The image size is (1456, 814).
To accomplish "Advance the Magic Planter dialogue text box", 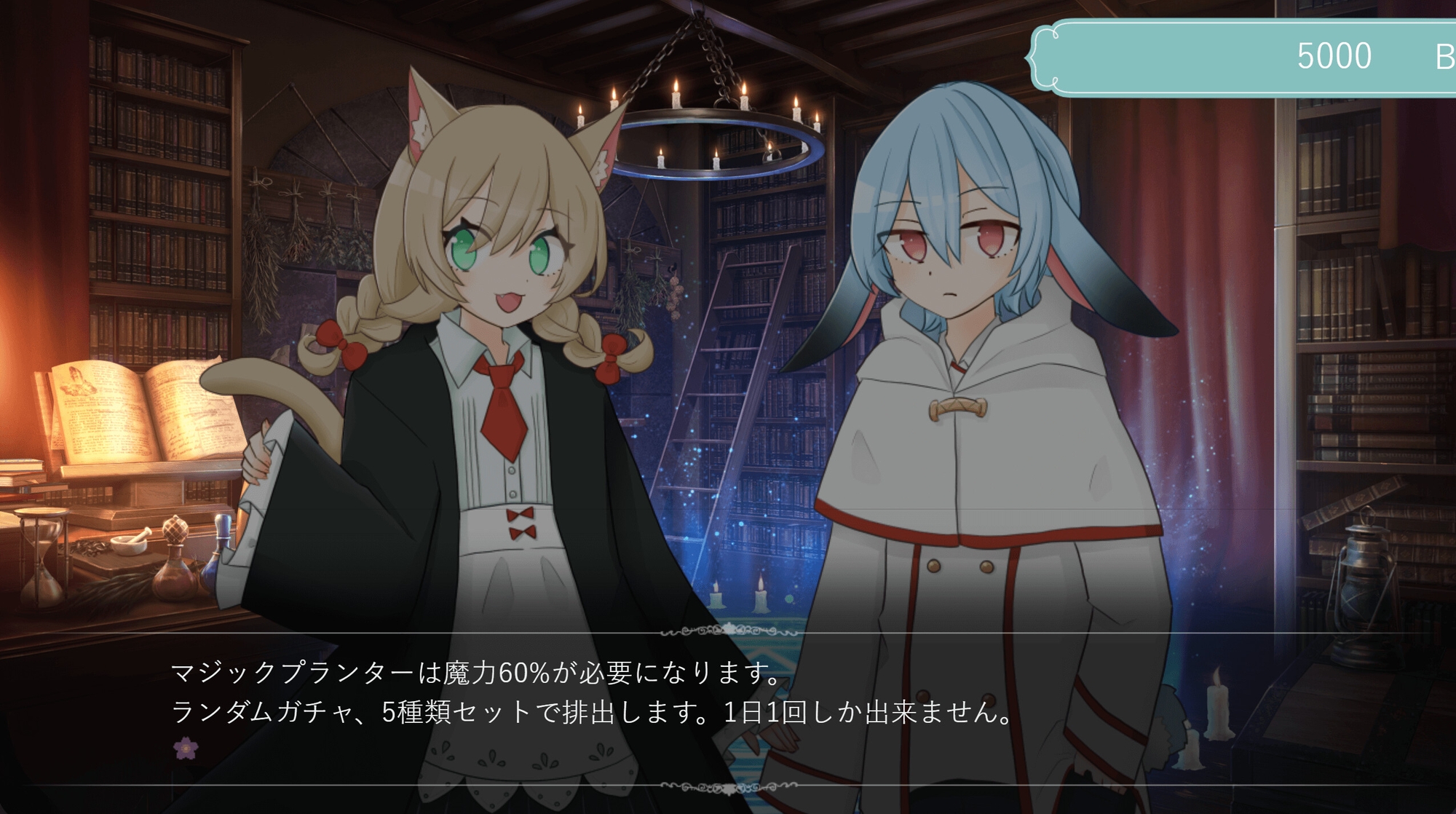I will tap(728, 708).
